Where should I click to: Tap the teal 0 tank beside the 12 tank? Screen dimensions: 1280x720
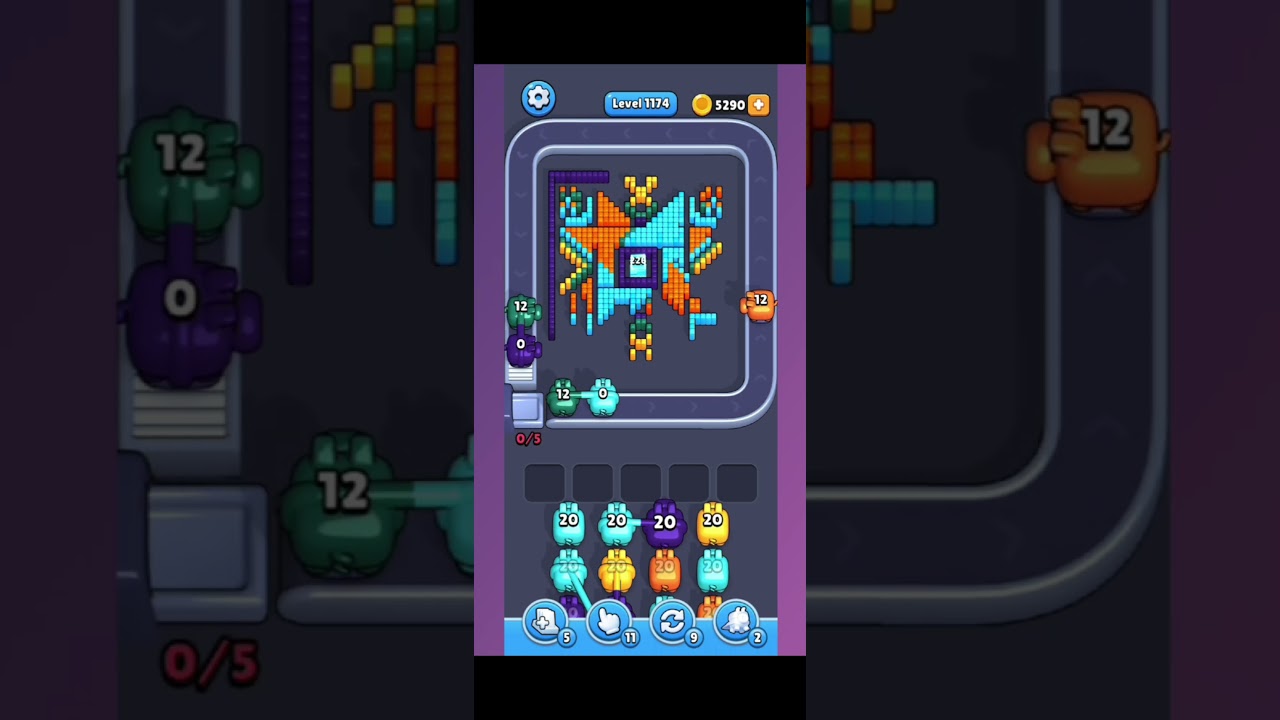[x=601, y=396]
